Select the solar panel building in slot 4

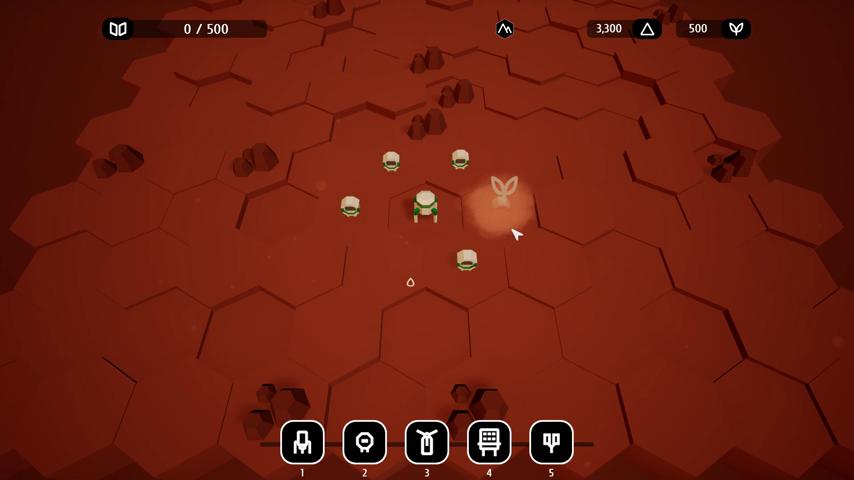click(x=489, y=442)
